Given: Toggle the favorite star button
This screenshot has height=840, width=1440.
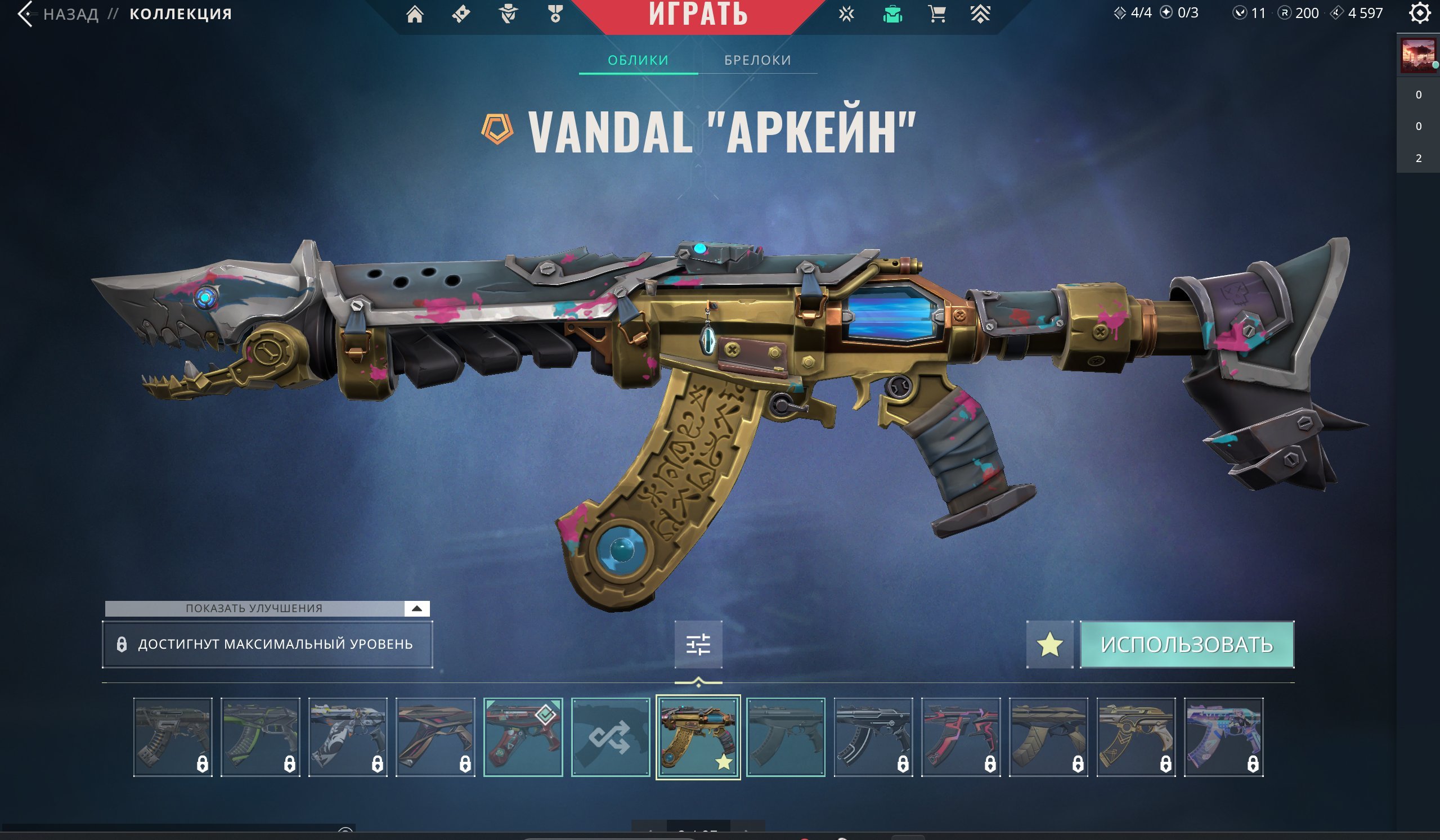Looking at the screenshot, I should [1049, 645].
